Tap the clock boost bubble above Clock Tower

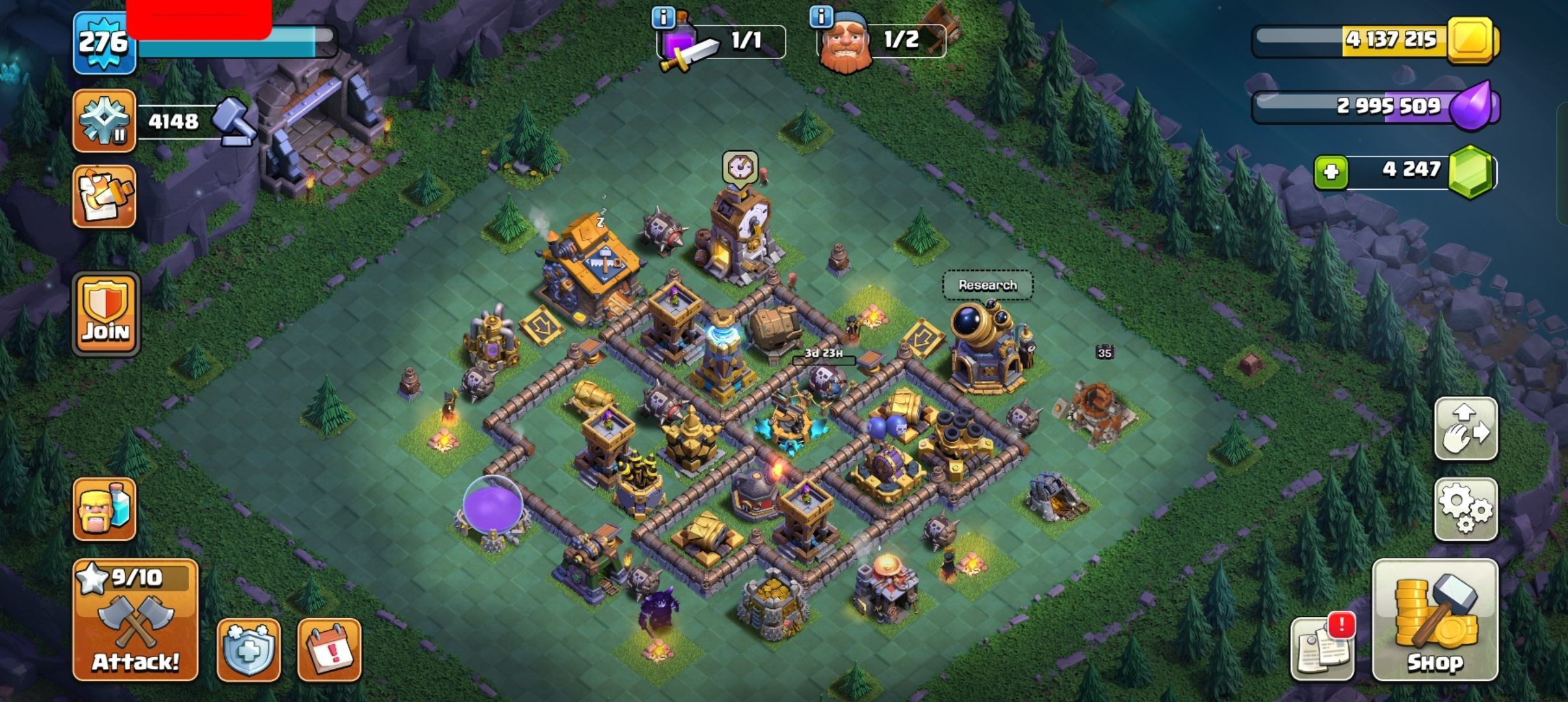click(740, 168)
